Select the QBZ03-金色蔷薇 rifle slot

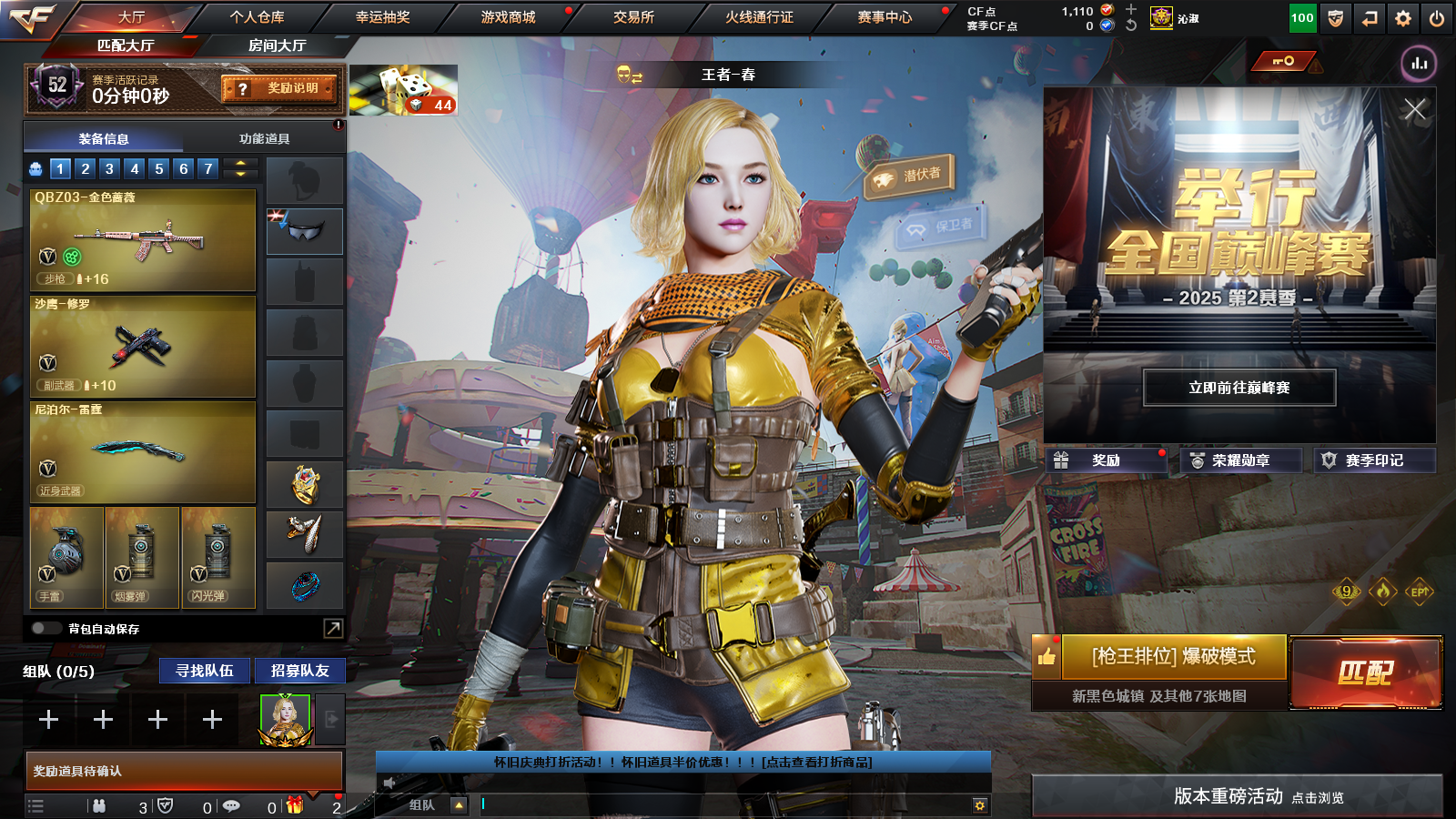pos(143,240)
